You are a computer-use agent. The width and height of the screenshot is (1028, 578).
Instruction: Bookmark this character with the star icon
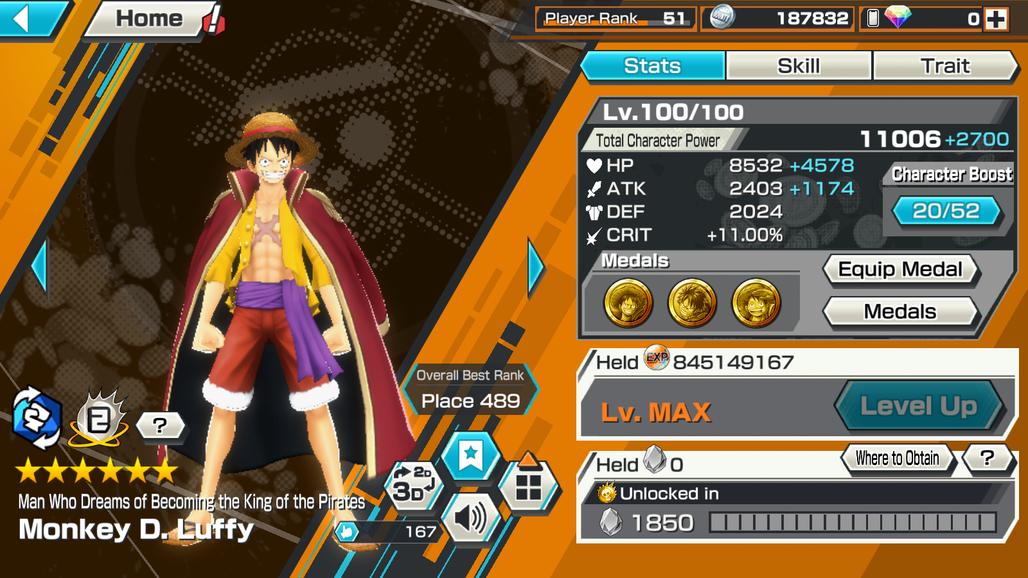(x=470, y=457)
